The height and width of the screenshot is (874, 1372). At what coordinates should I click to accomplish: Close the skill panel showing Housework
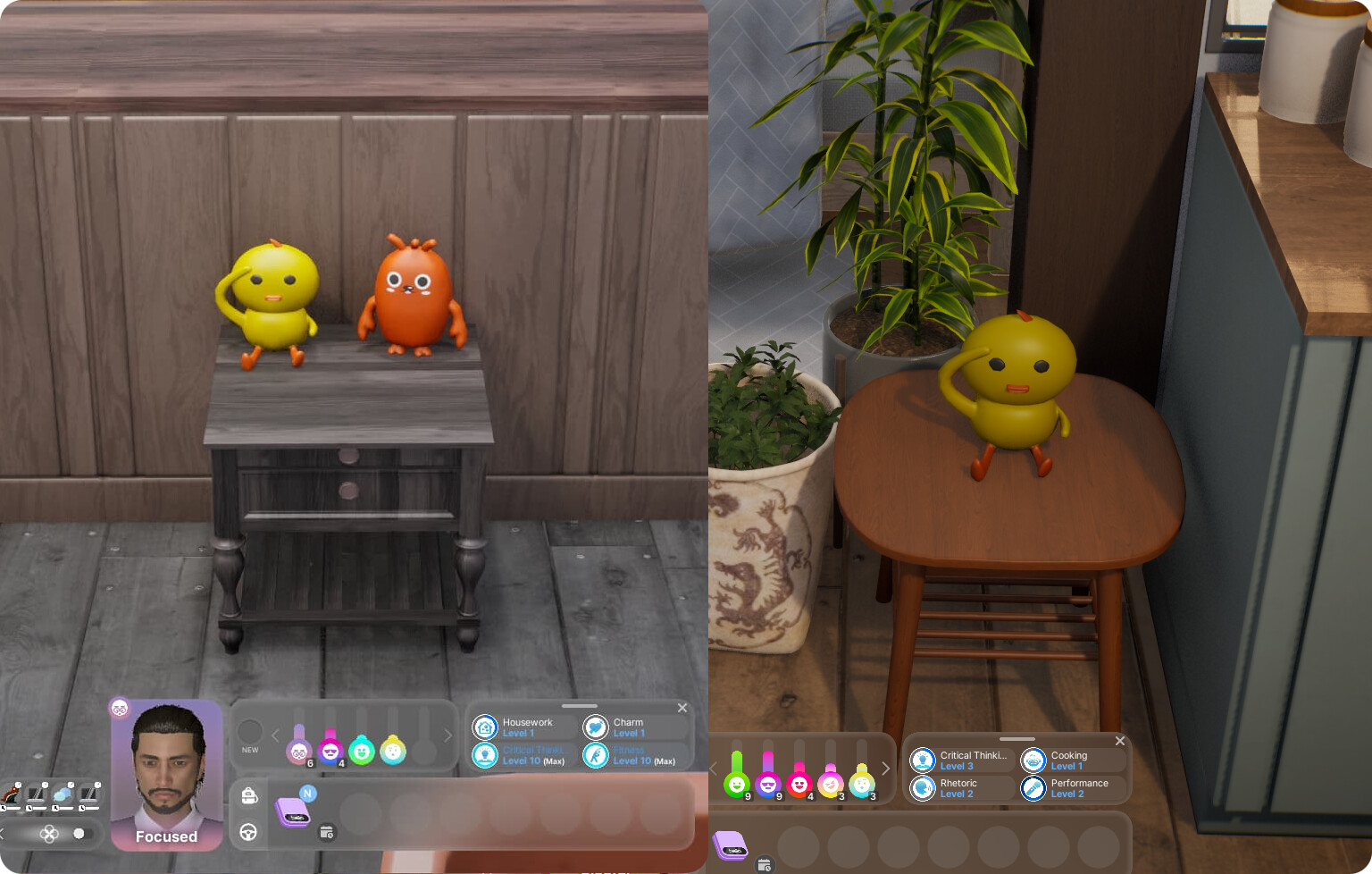coord(682,708)
